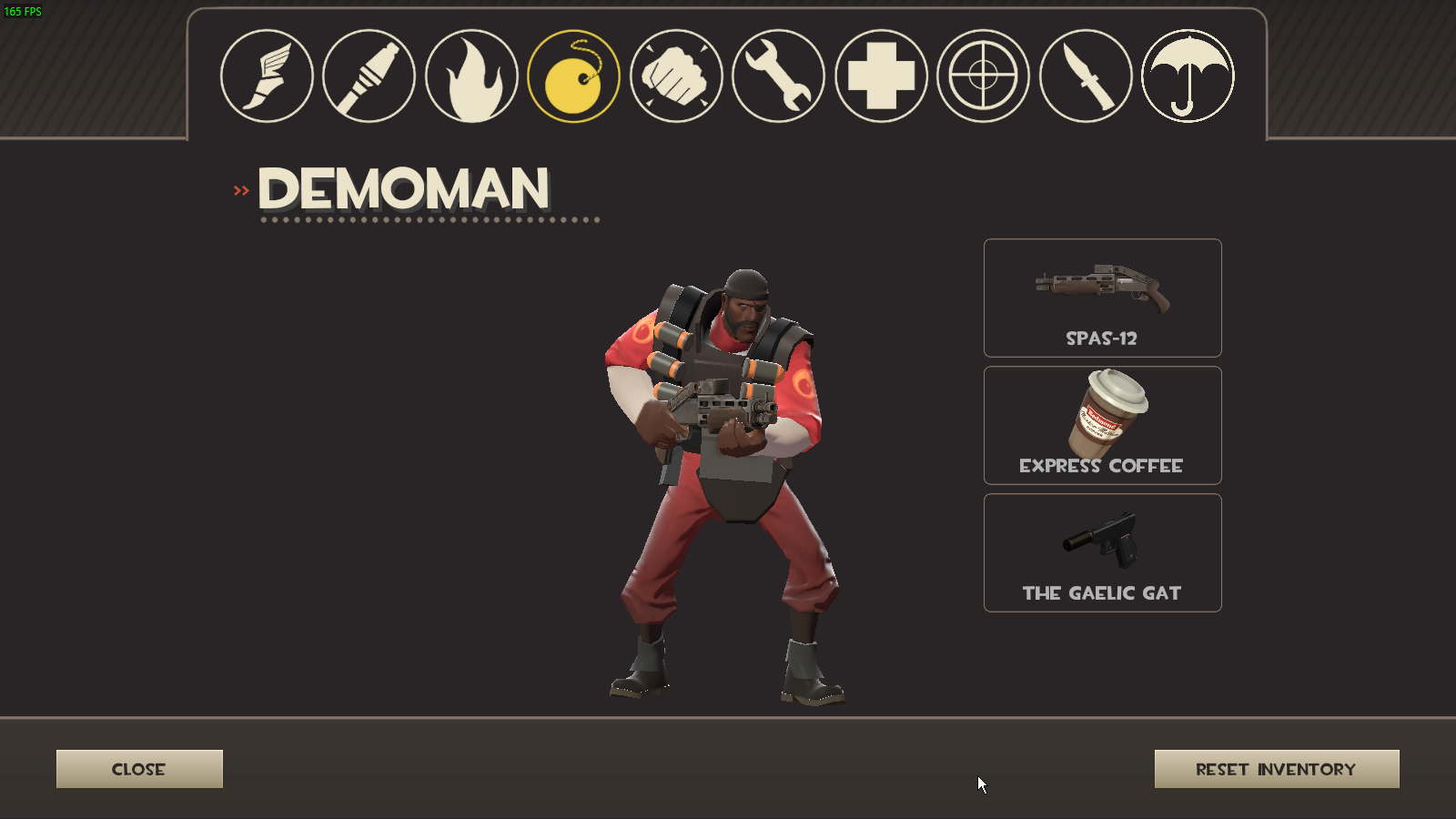This screenshot has height=819, width=1456.
Task: Select the highlighted Demoman bomb icon
Action: point(573,76)
